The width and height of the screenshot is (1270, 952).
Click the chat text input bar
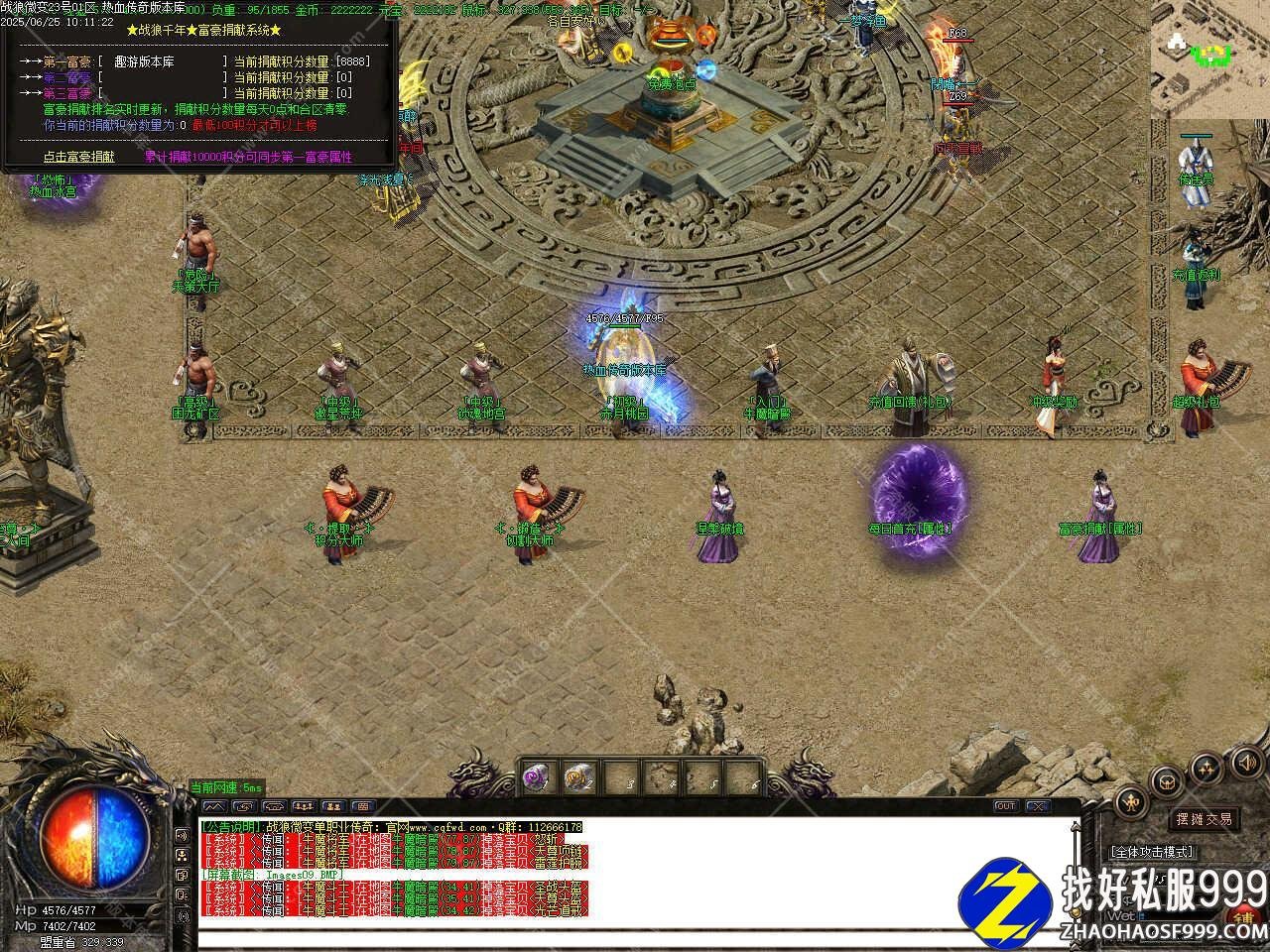635,940
